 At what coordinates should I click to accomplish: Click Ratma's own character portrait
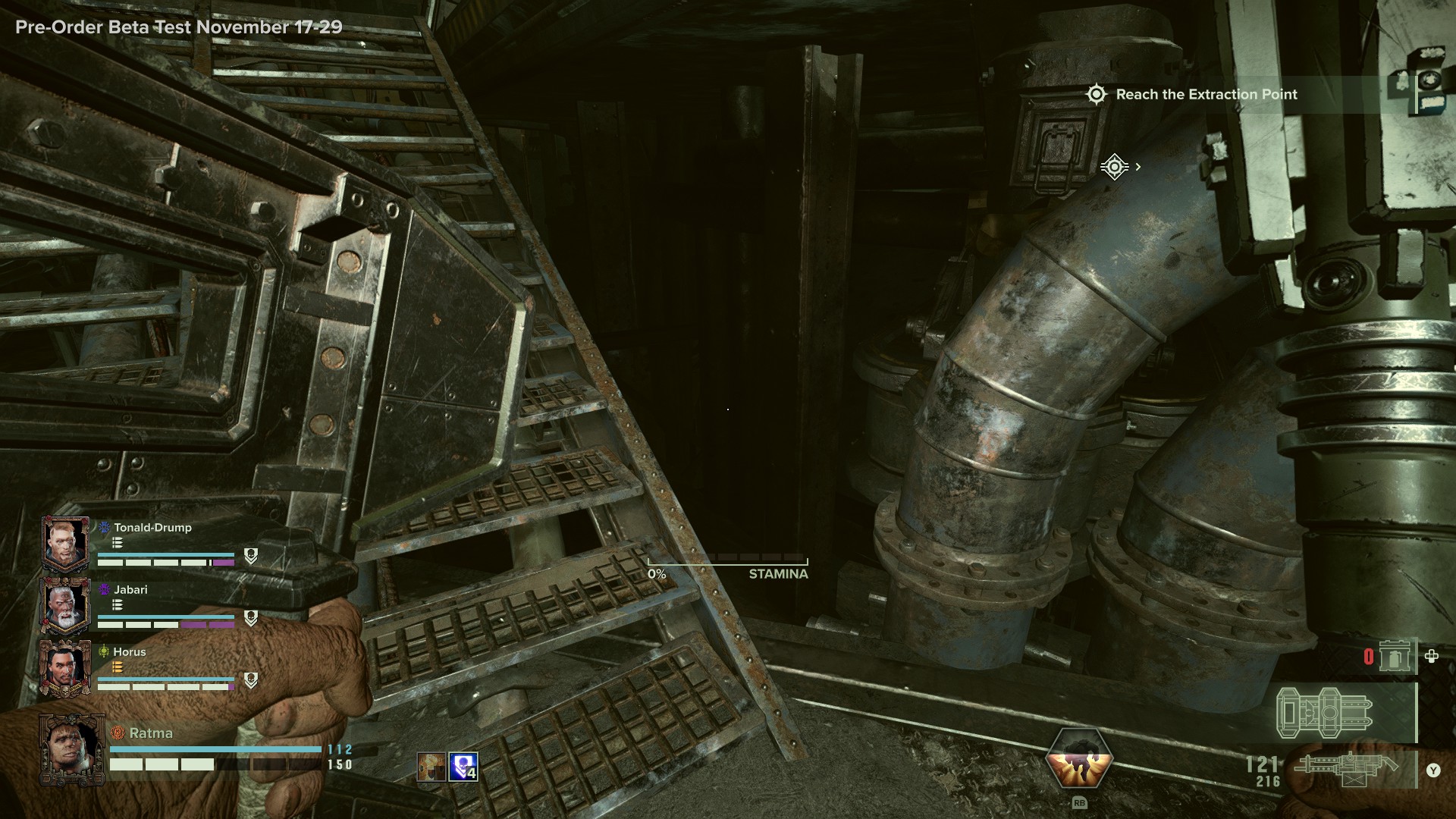(x=72, y=750)
